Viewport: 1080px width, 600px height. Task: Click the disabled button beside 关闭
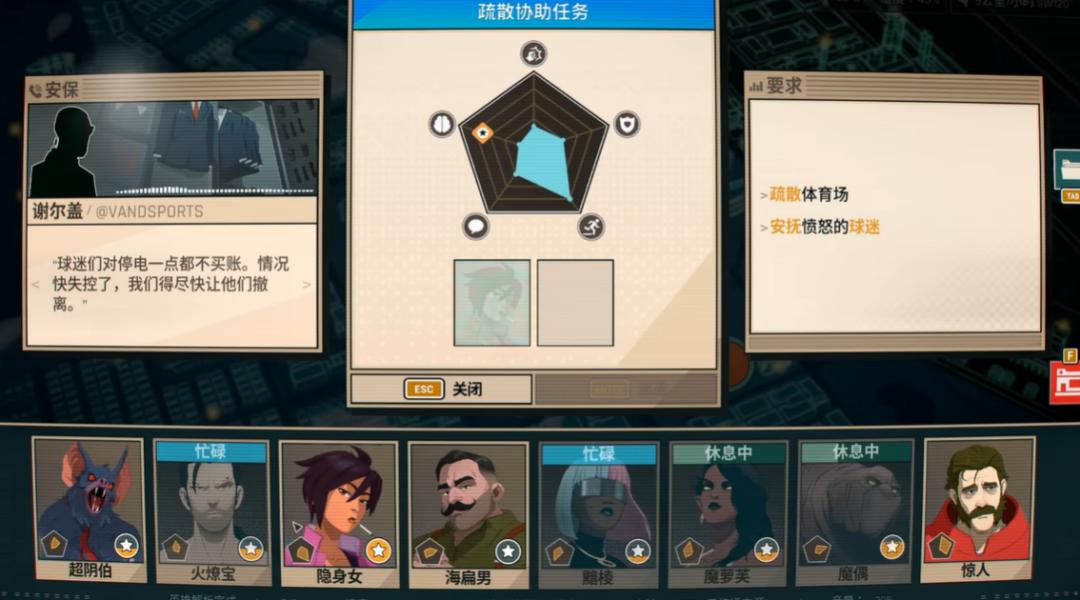coord(625,389)
